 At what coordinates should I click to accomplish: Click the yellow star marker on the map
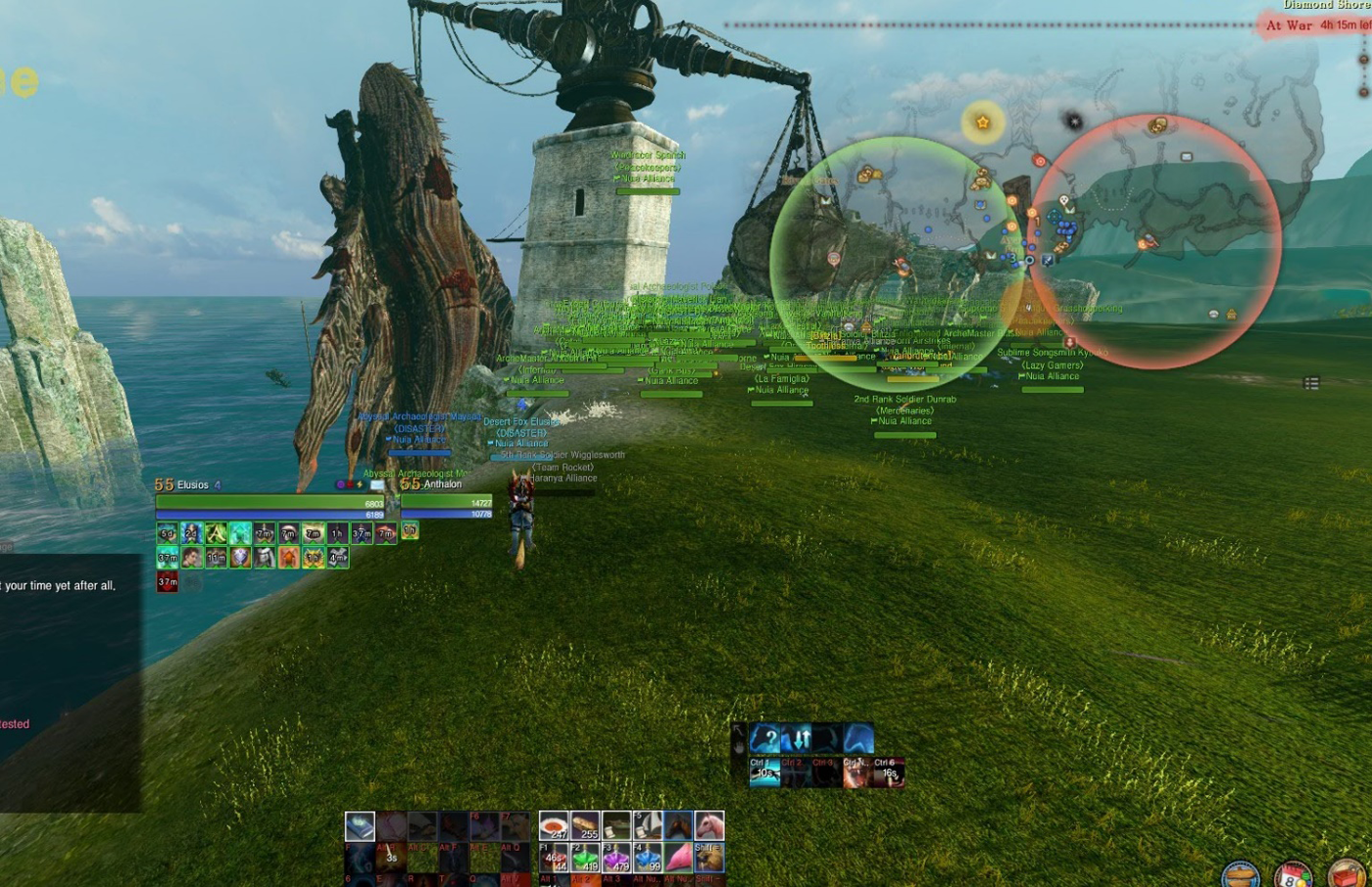[x=982, y=123]
